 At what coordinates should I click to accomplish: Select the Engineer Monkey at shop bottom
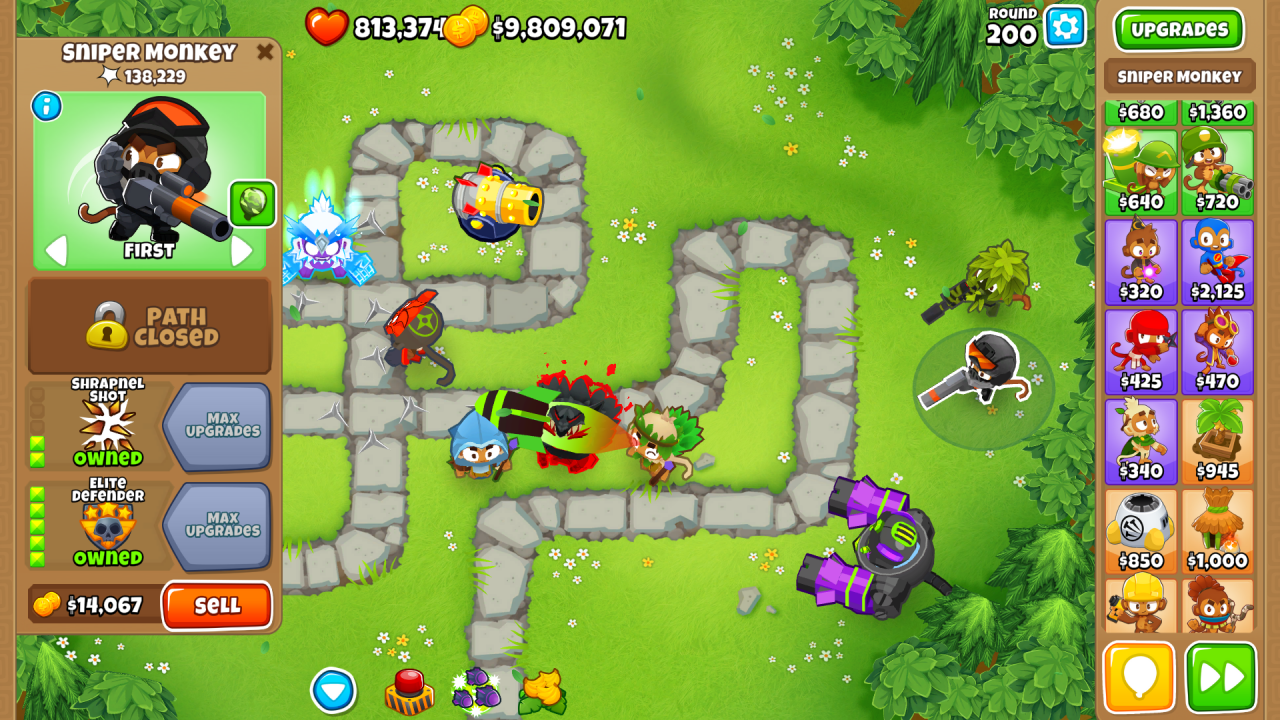tap(1140, 605)
